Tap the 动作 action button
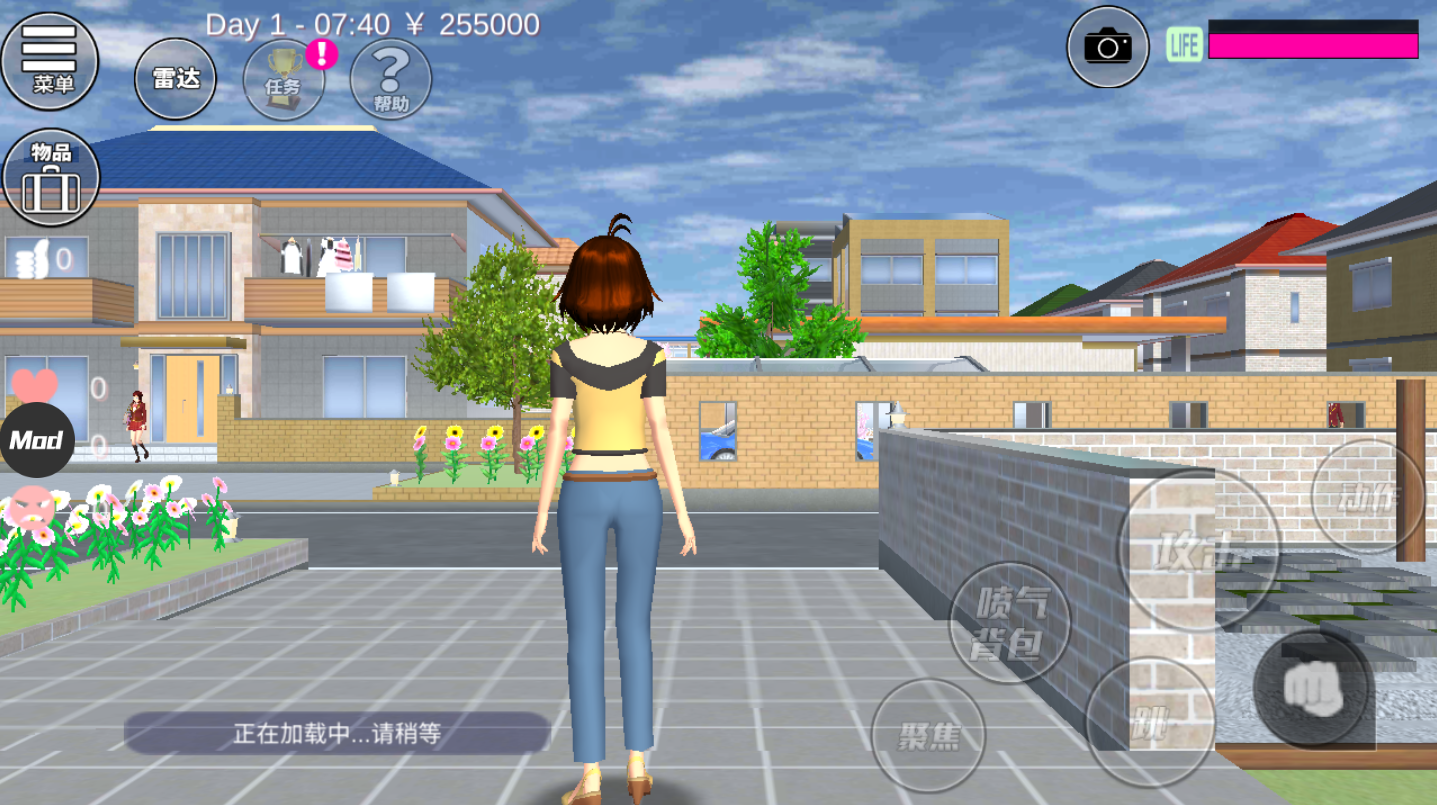The width and height of the screenshot is (1437, 805). [x=1368, y=496]
